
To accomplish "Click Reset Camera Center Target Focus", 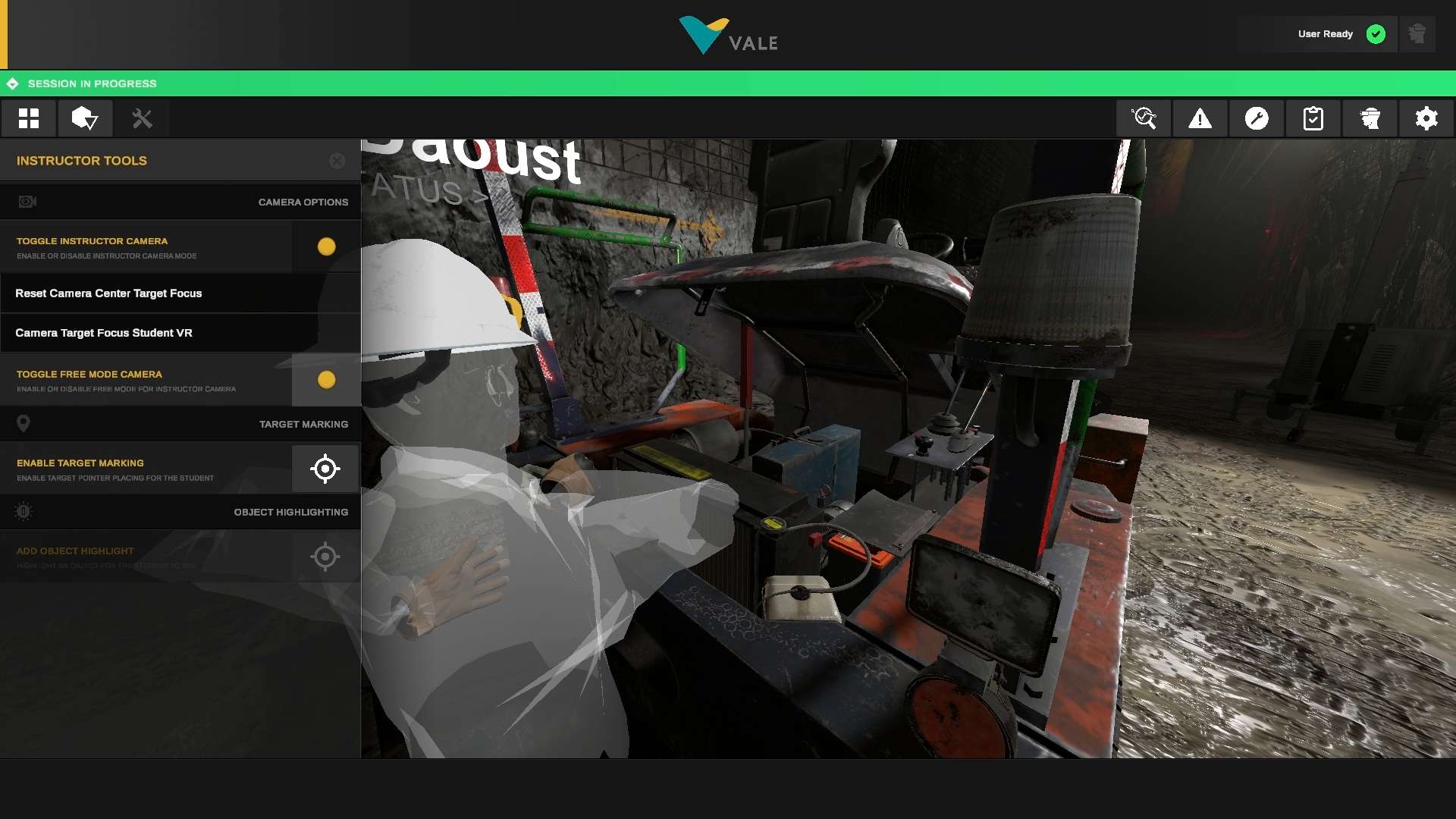I will point(108,293).
